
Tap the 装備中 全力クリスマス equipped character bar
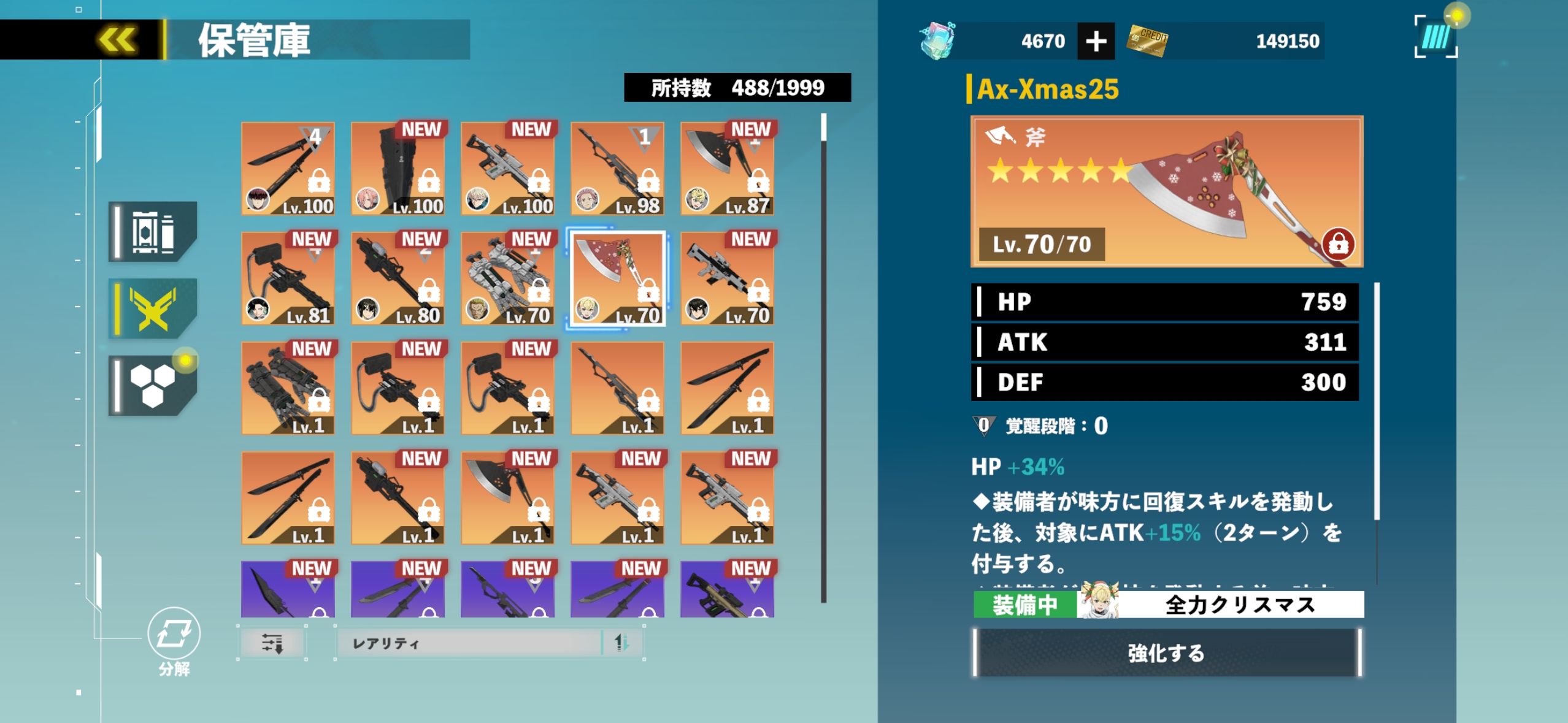(1168, 605)
